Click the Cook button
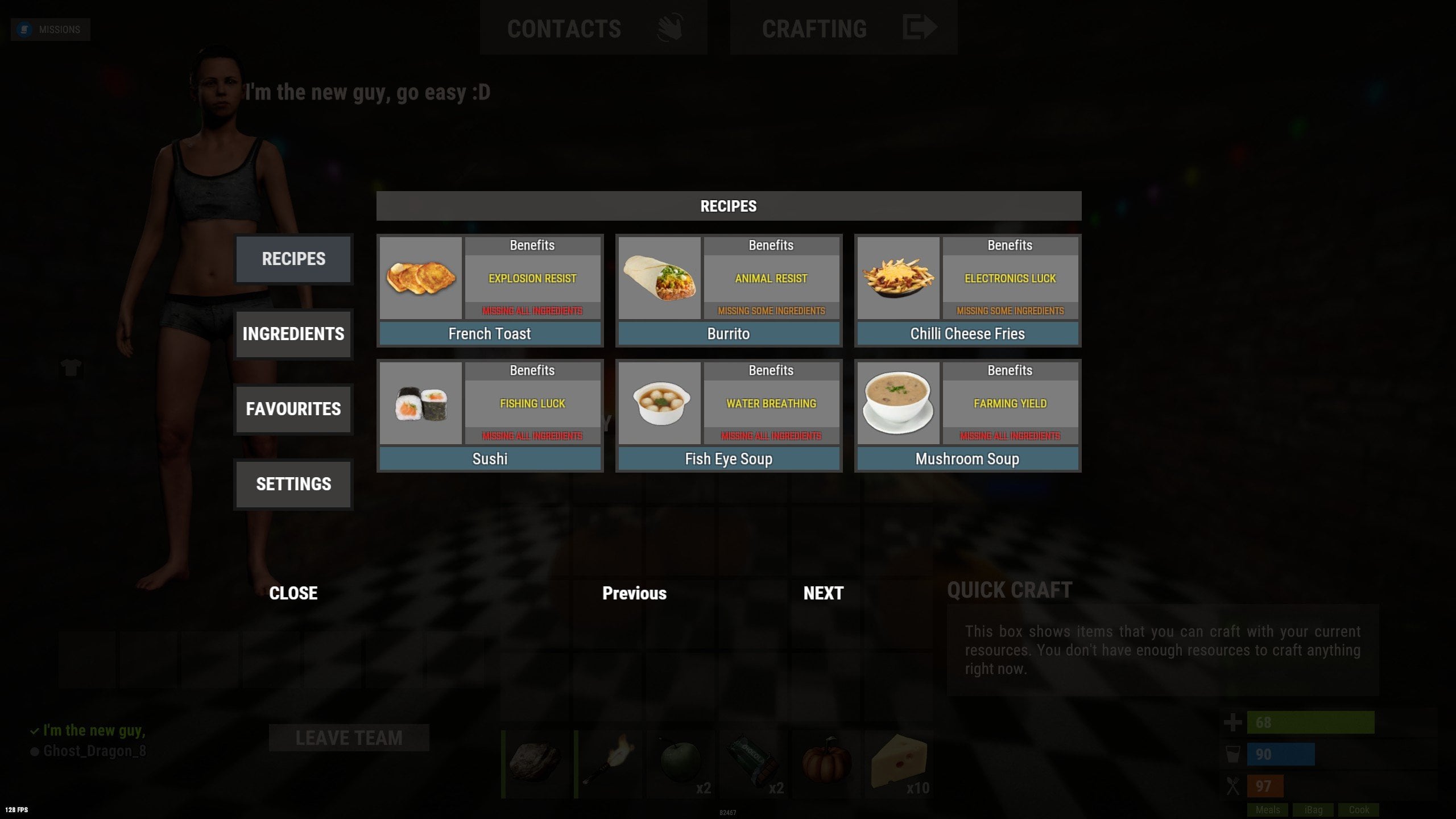 (x=1359, y=810)
